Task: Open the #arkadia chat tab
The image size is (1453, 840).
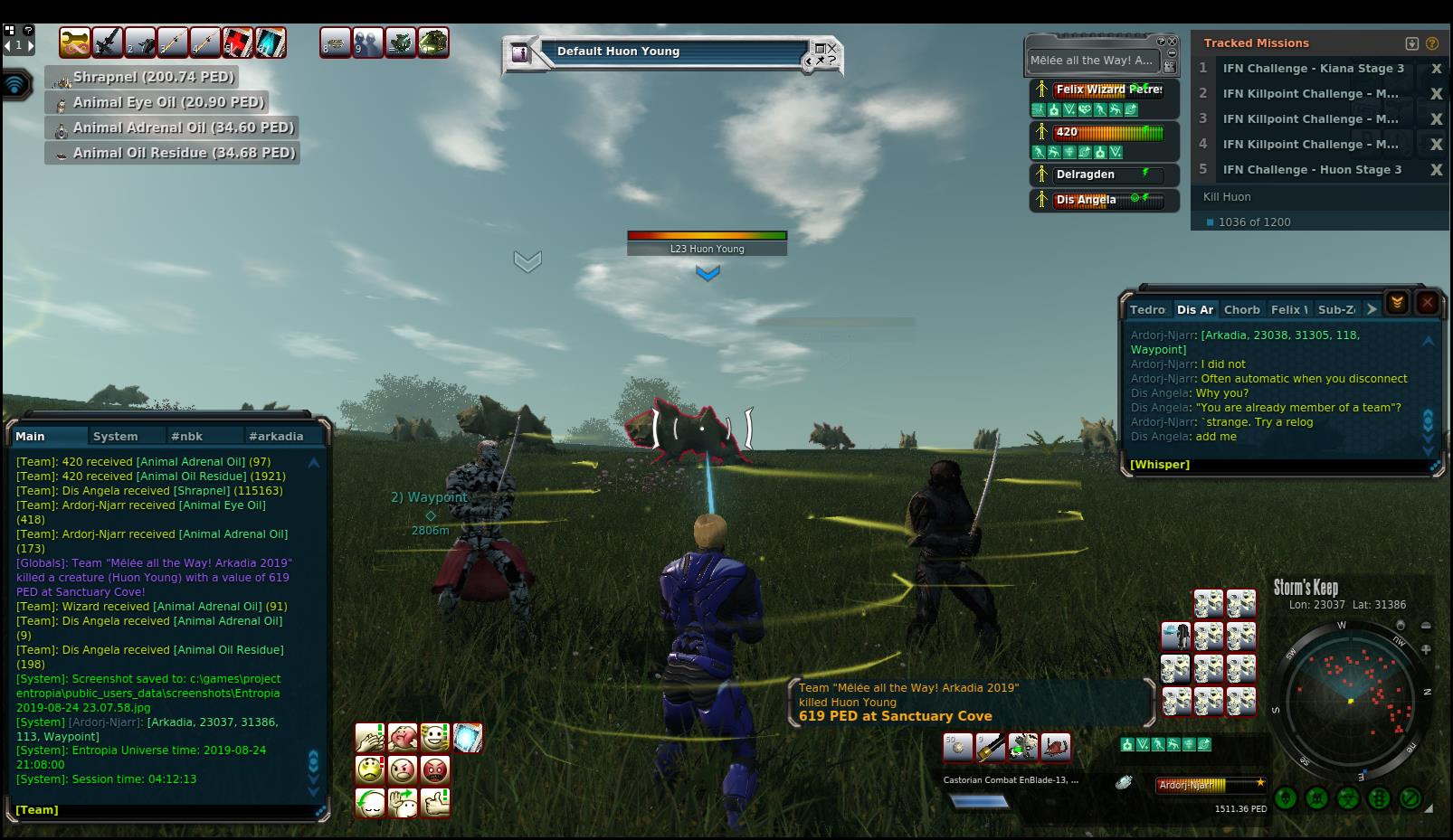Action: click(x=276, y=436)
